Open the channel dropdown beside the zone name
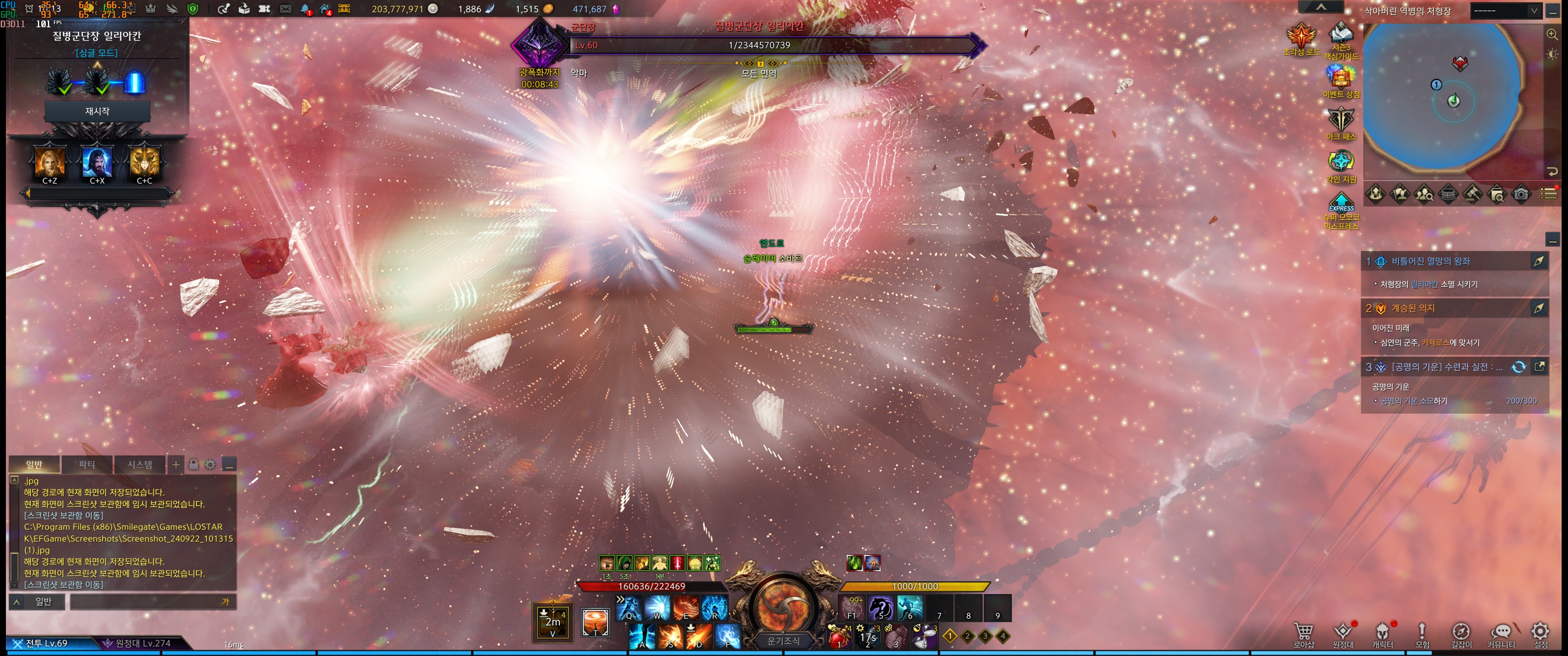 [x=1505, y=11]
